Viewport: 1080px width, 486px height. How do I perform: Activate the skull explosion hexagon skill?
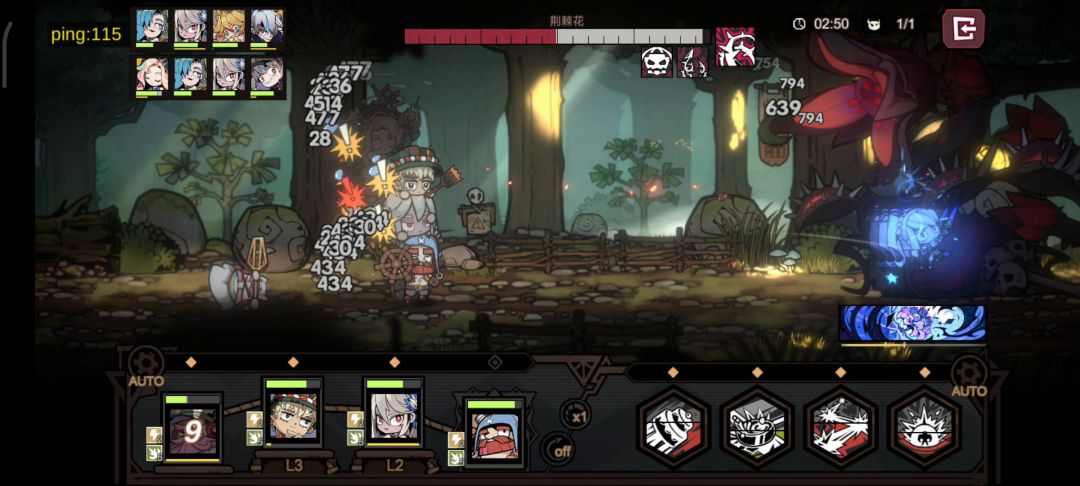pyautogui.click(x=924, y=427)
